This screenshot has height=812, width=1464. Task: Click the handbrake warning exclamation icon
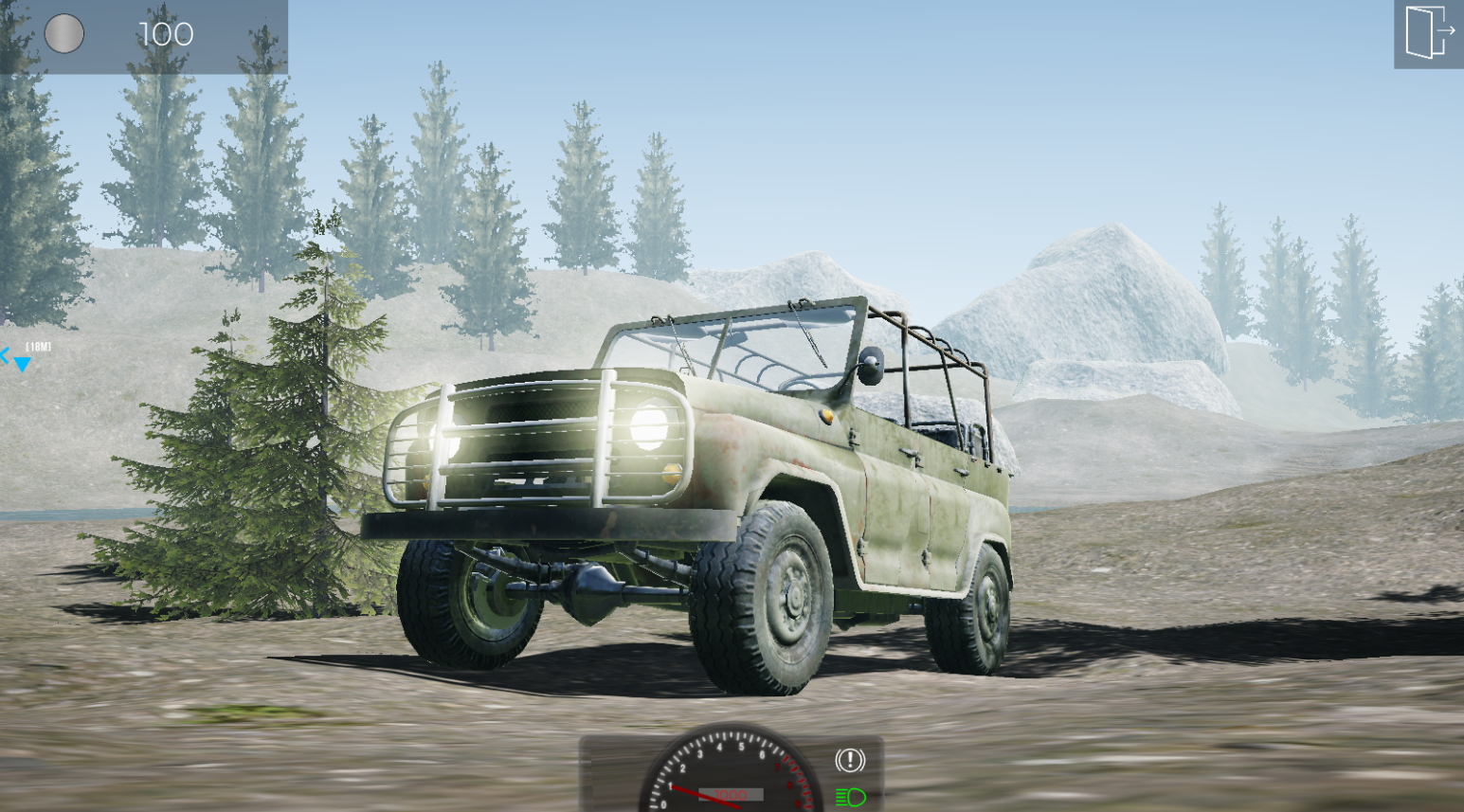click(x=850, y=758)
